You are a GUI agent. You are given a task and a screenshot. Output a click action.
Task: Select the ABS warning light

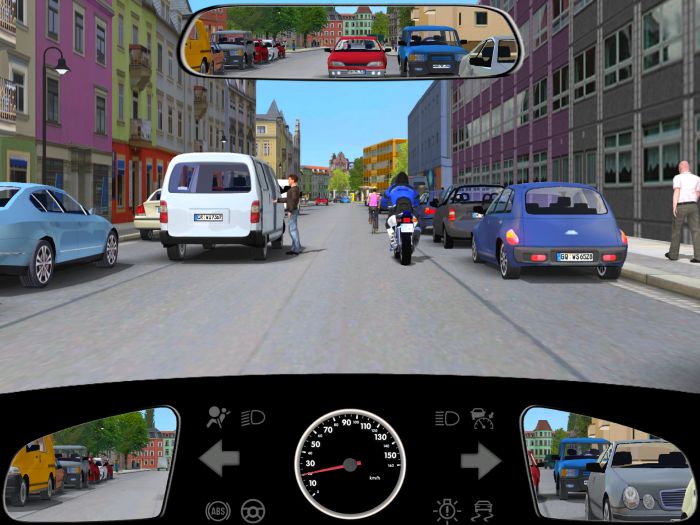click(x=217, y=510)
